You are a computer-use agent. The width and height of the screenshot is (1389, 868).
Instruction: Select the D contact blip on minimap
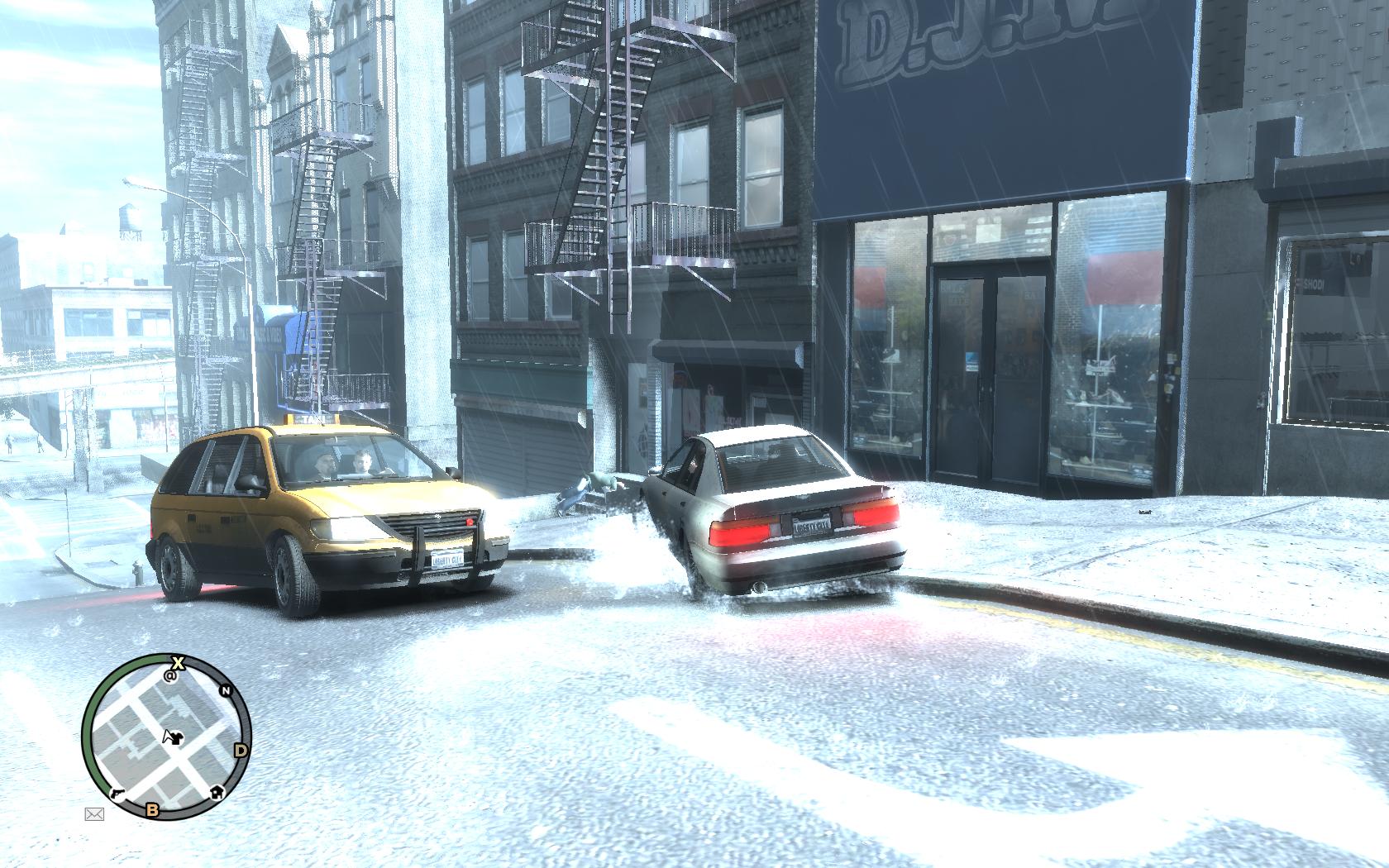coord(241,751)
